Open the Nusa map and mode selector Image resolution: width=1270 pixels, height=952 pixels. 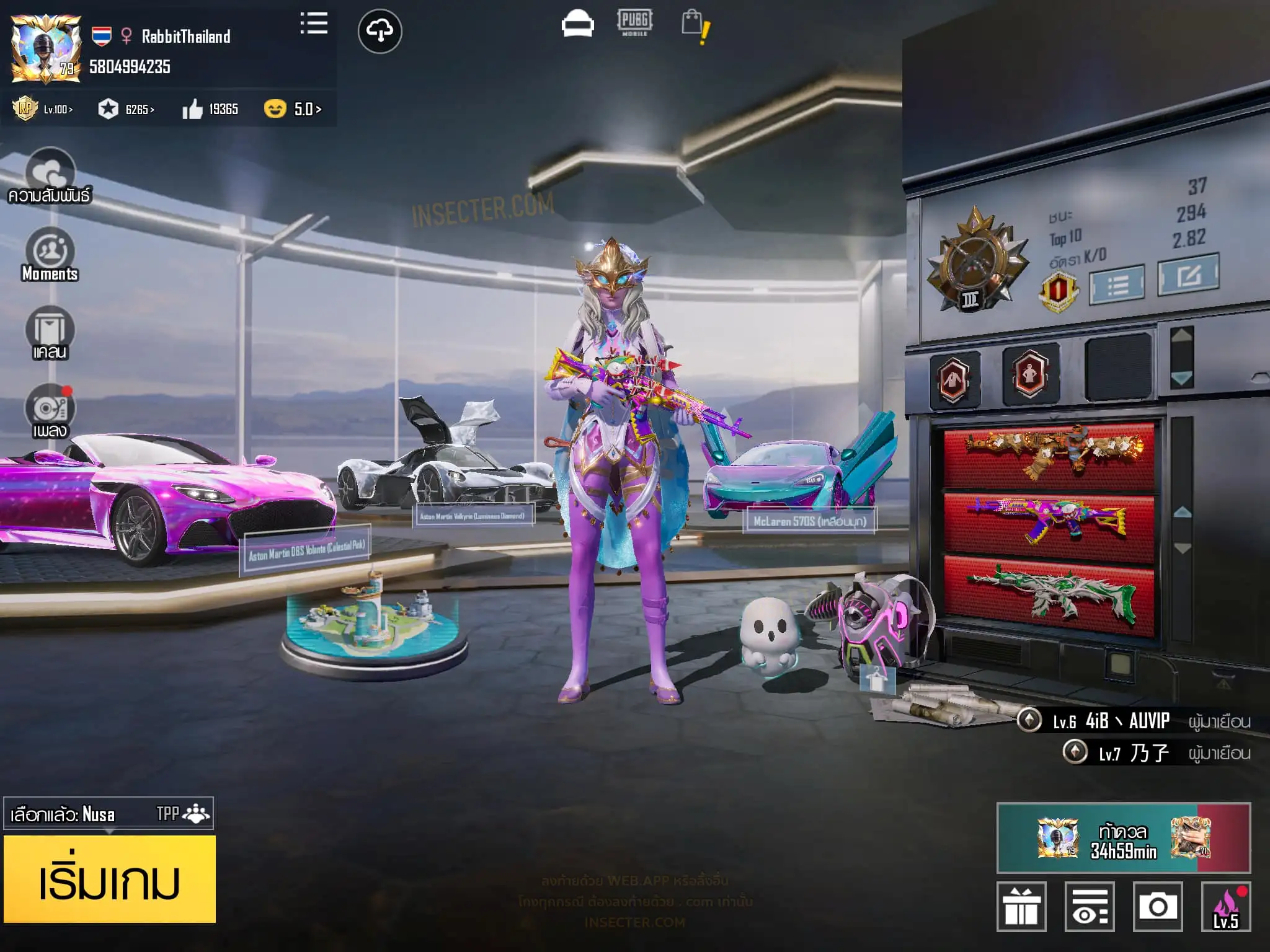[x=109, y=813]
